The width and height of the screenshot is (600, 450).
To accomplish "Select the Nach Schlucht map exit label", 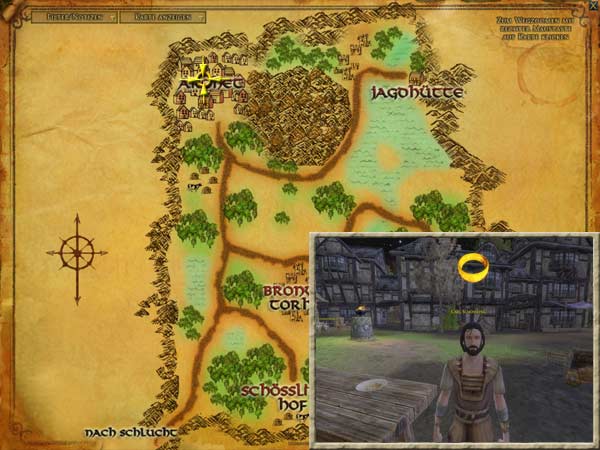I will pos(131,432).
